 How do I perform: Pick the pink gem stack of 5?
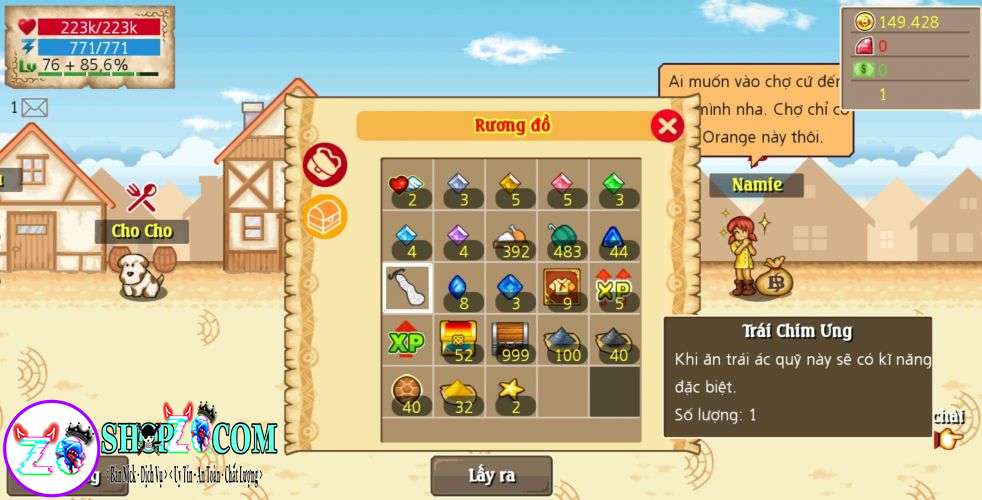pos(562,185)
